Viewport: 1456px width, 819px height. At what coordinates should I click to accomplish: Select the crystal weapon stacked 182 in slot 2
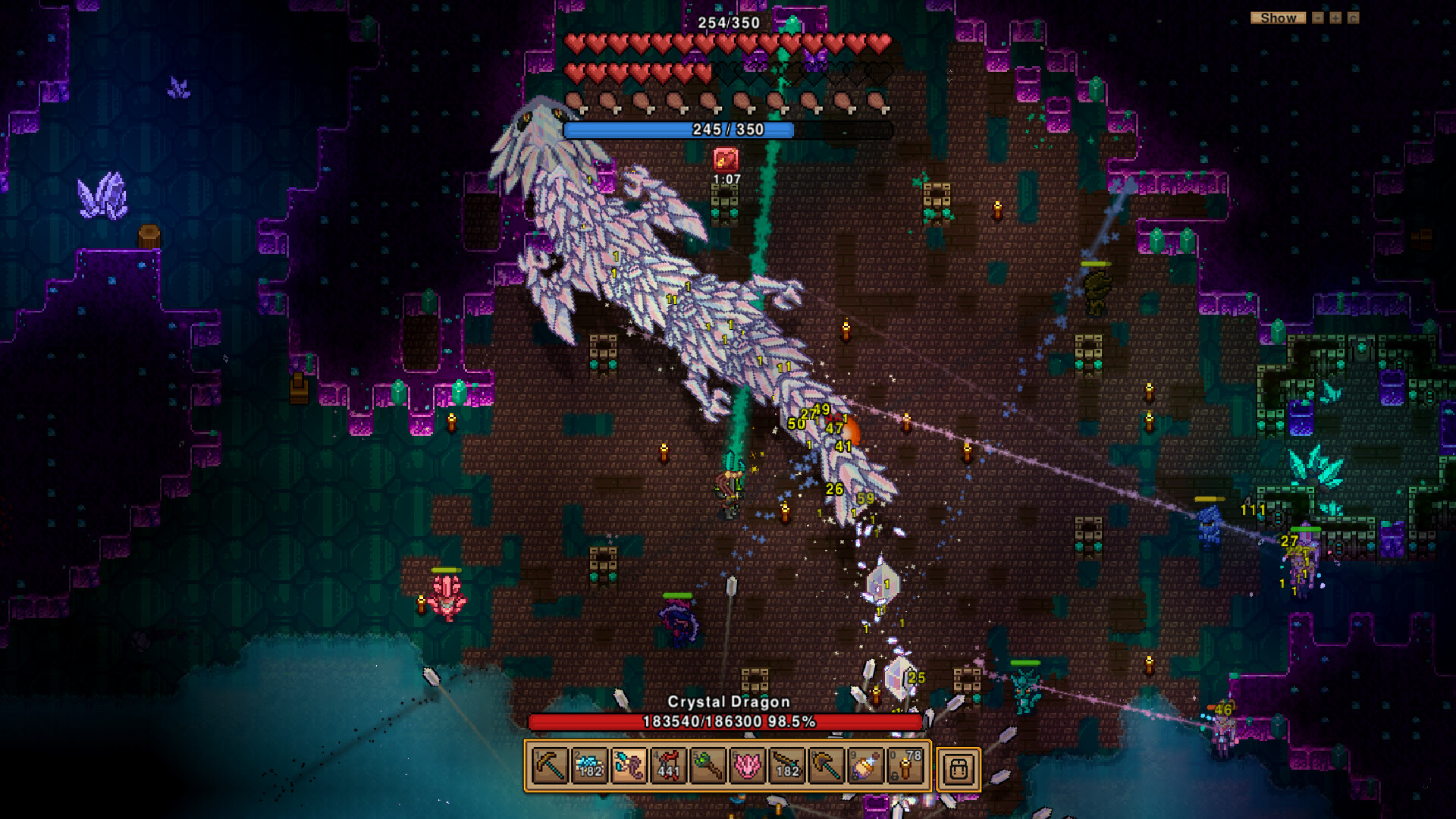coord(589,767)
